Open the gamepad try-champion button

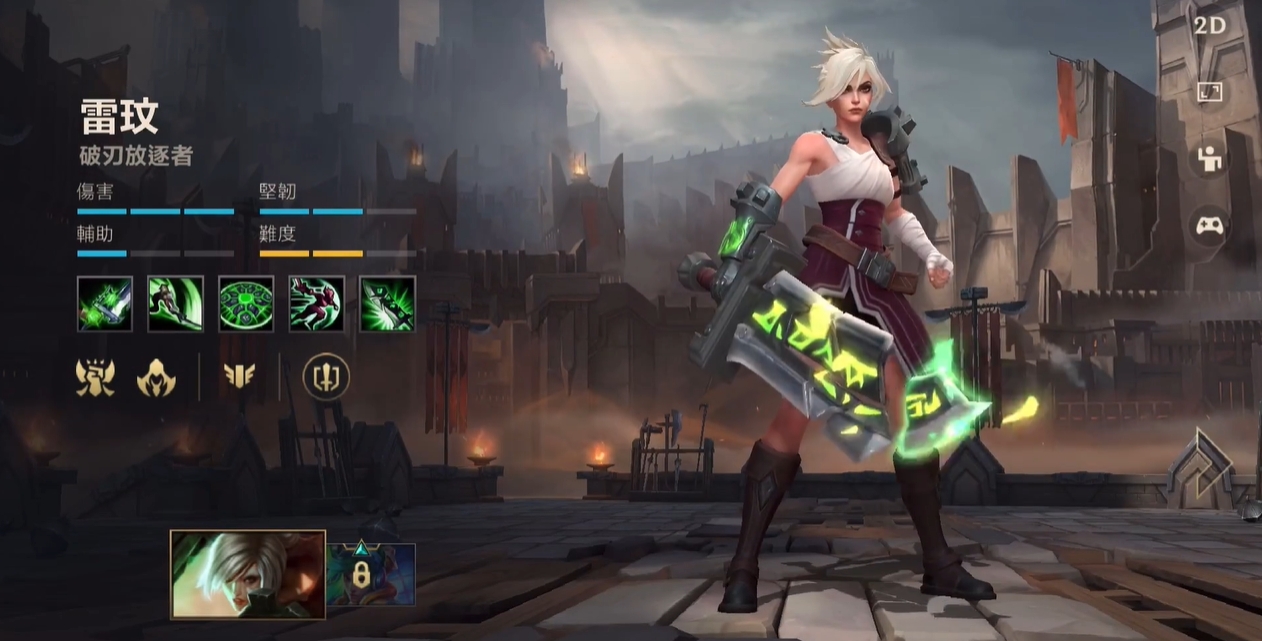pyautogui.click(x=1210, y=226)
